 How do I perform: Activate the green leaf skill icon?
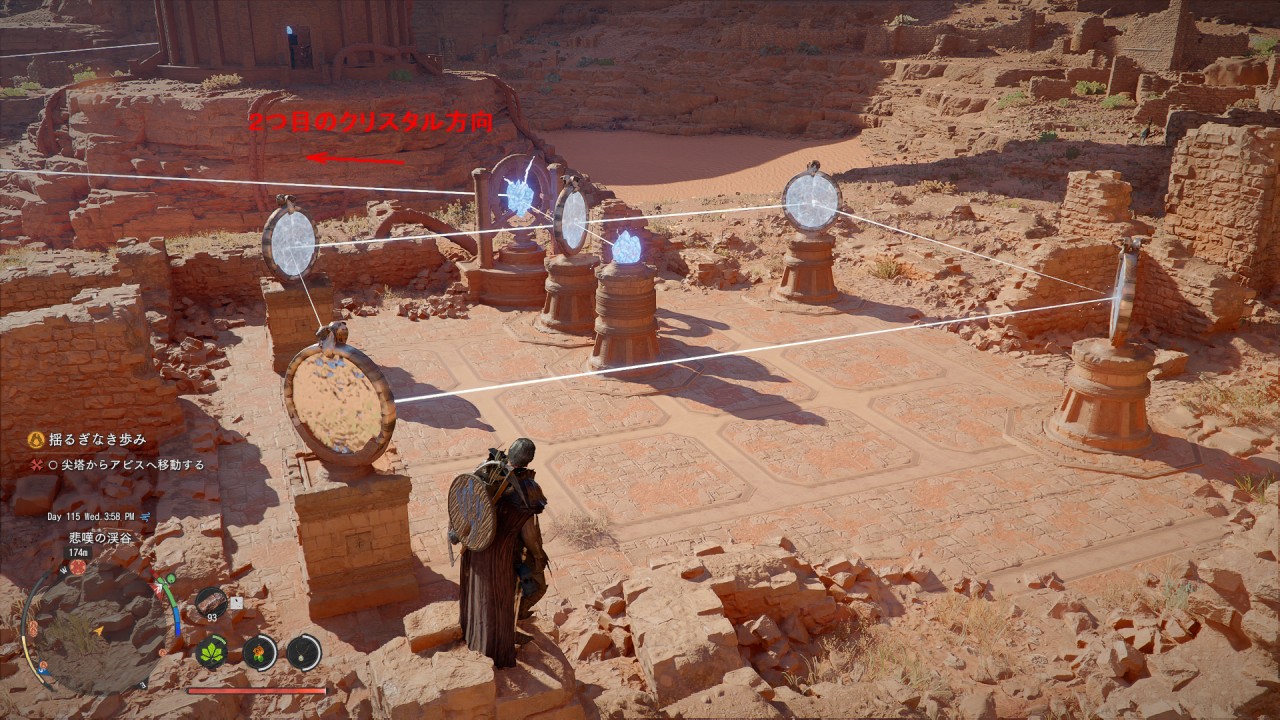click(x=211, y=653)
